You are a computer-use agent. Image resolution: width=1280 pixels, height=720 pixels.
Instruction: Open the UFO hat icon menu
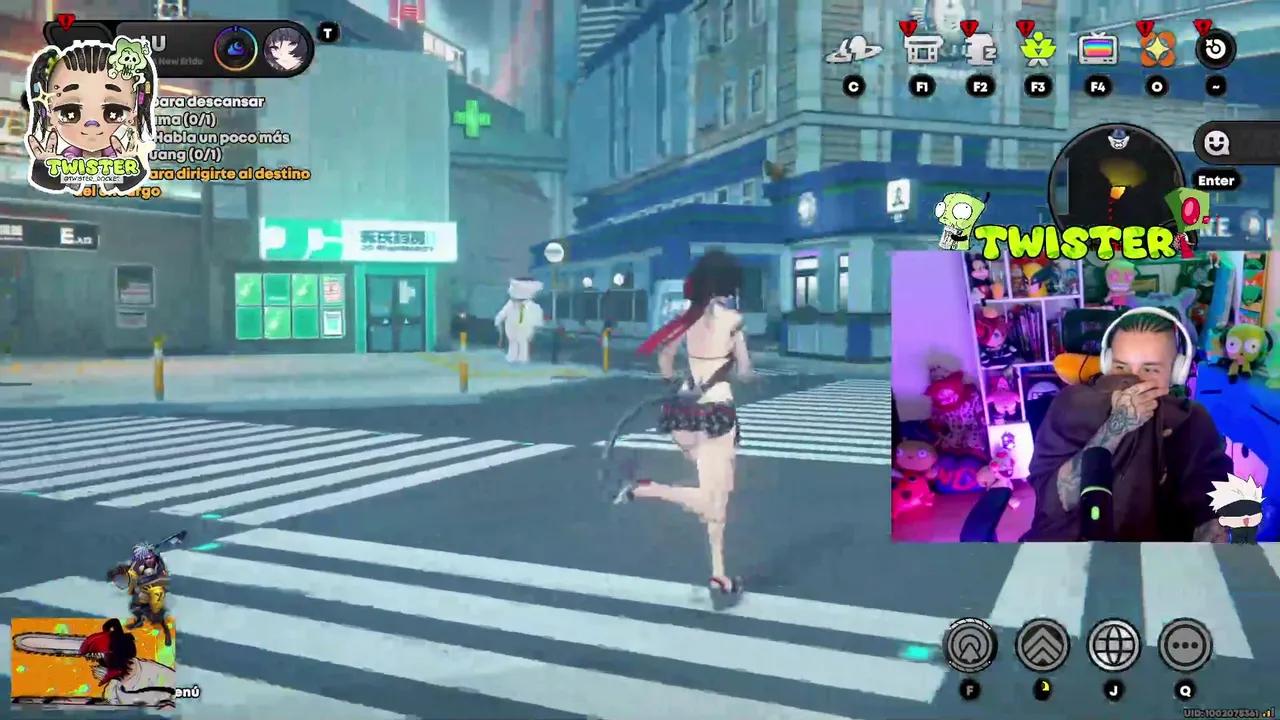[853, 49]
